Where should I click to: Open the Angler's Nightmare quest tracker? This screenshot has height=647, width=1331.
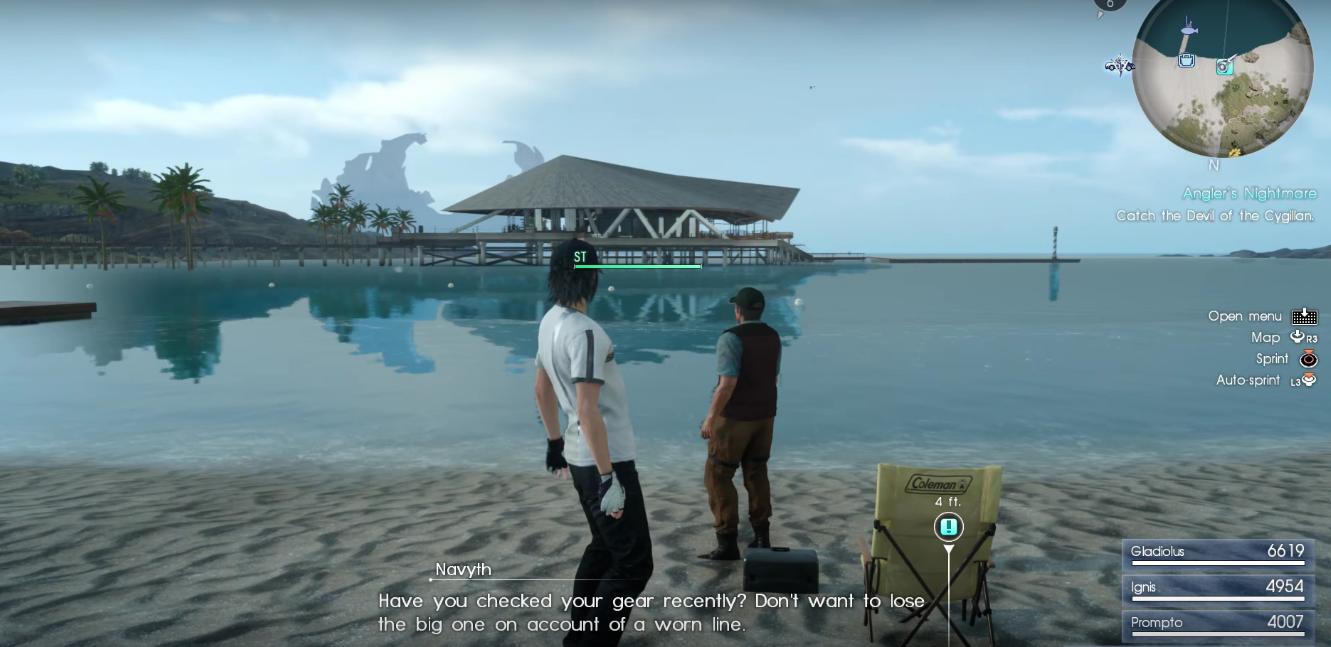1249,193
